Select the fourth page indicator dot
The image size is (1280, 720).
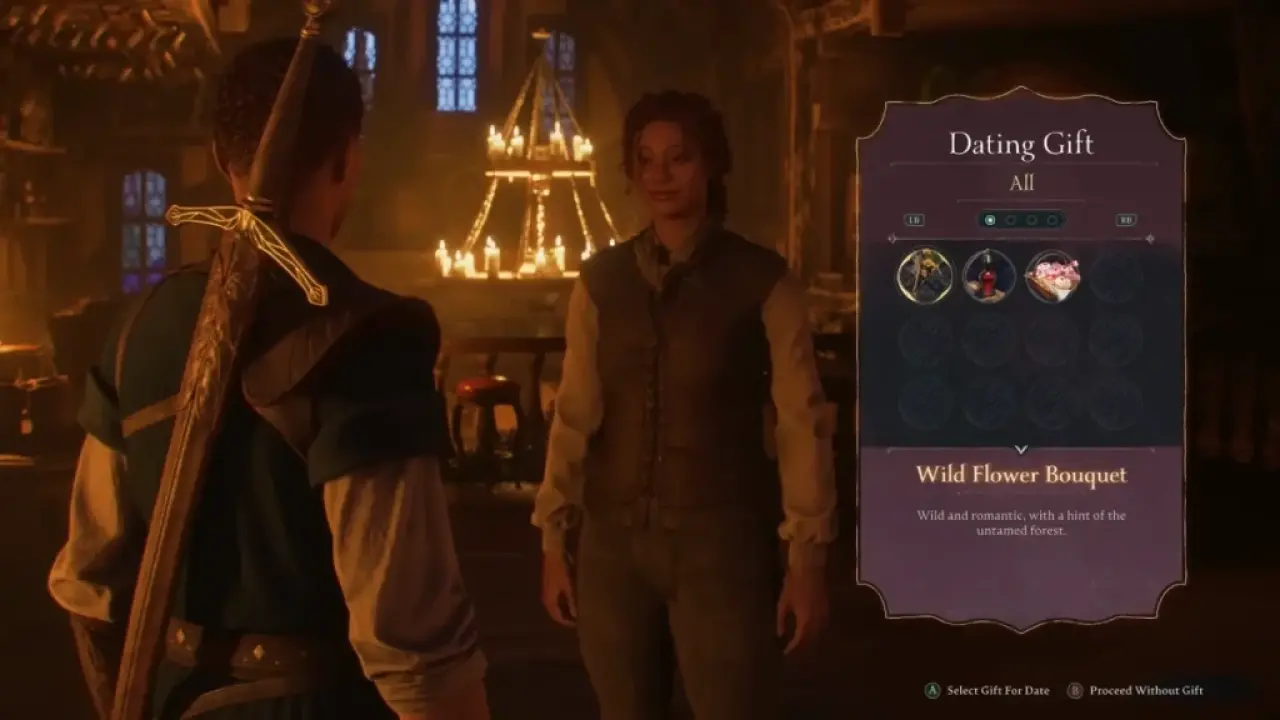click(1053, 220)
